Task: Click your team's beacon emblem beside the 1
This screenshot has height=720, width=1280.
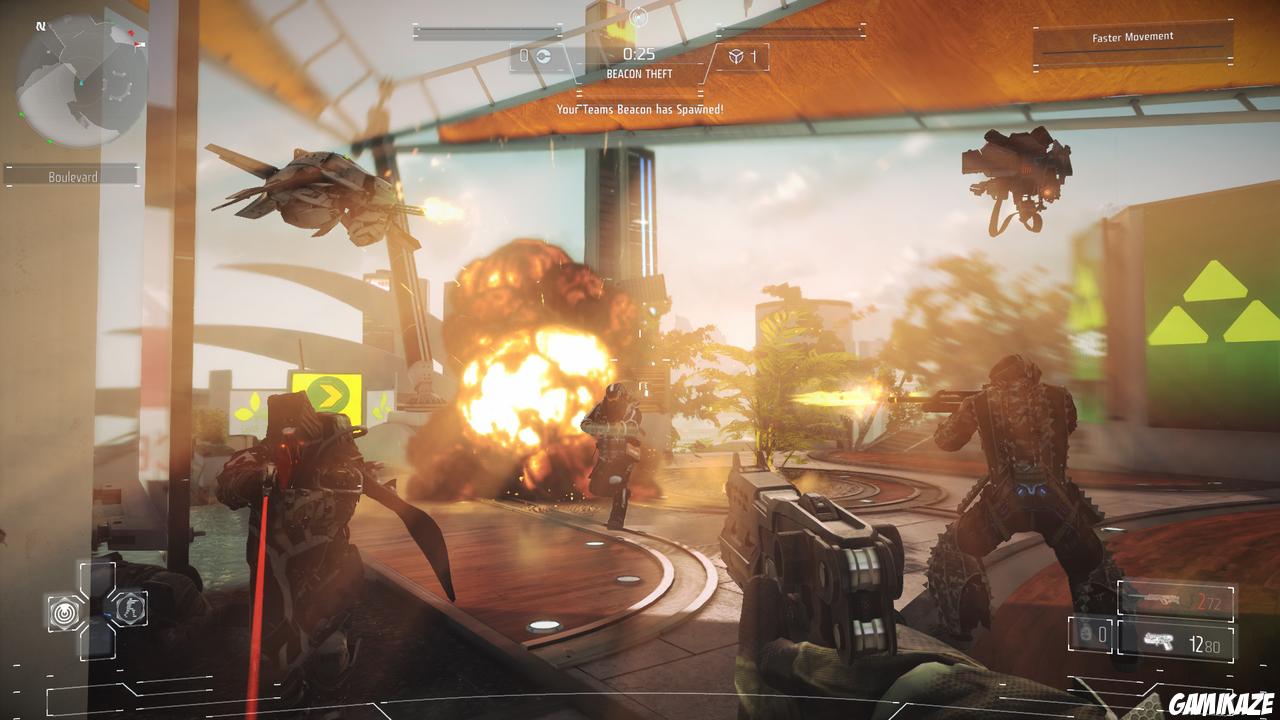Action: point(735,56)
